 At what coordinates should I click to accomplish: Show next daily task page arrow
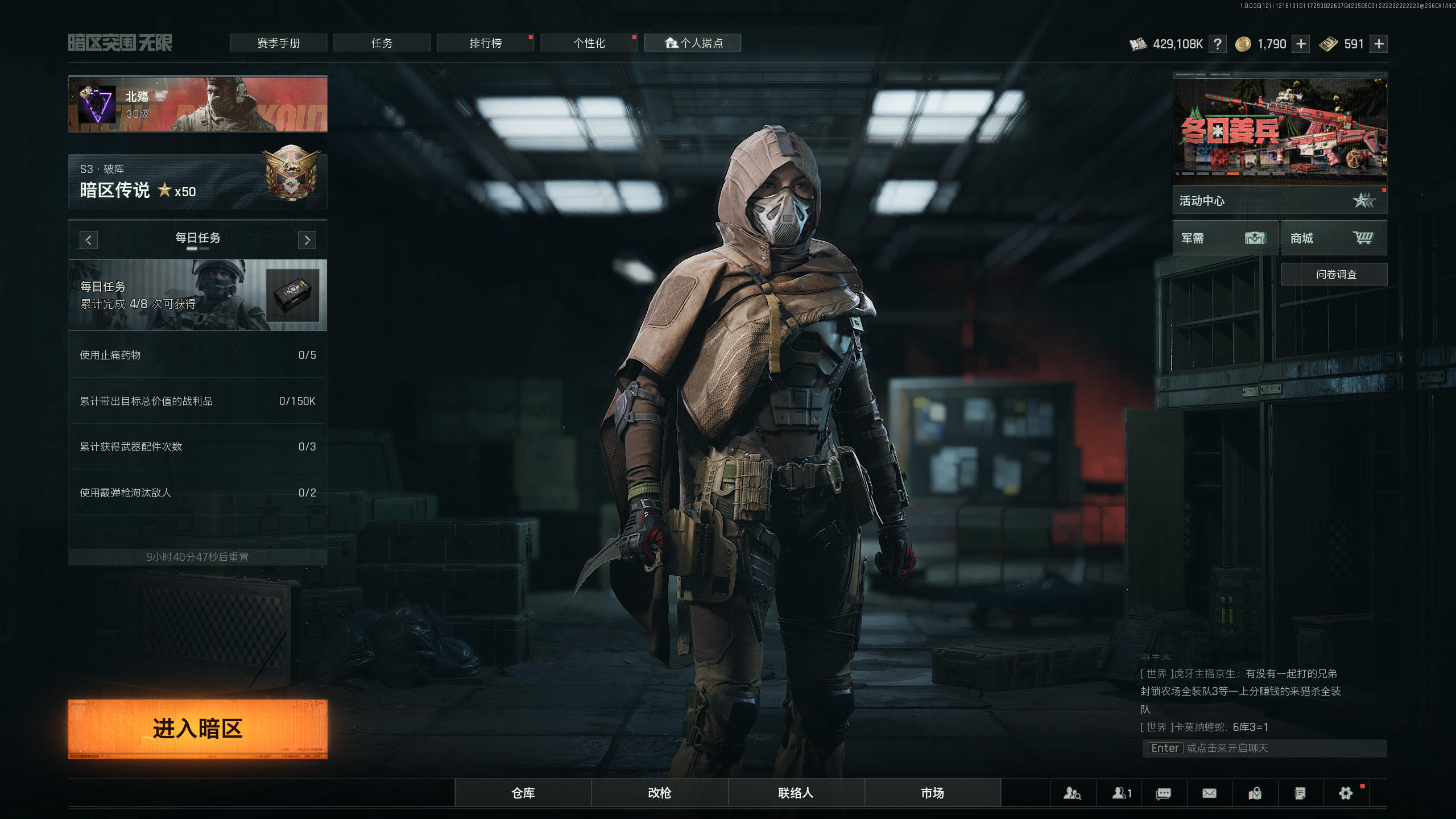(307, 240)
